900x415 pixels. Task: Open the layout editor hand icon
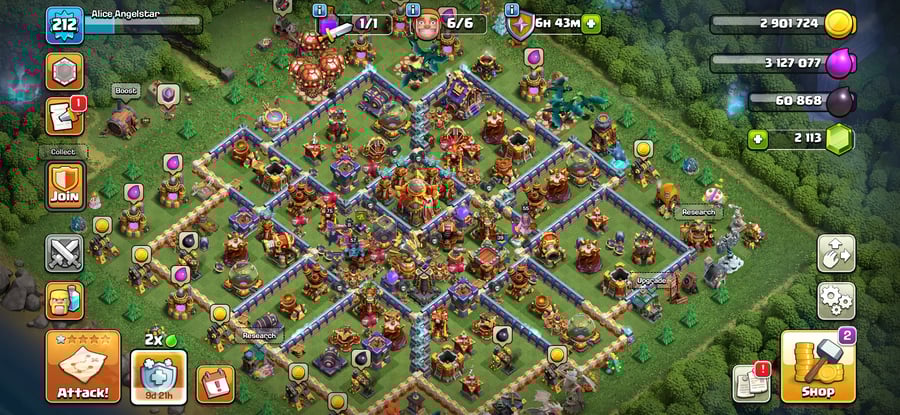(x=836, y=253)
